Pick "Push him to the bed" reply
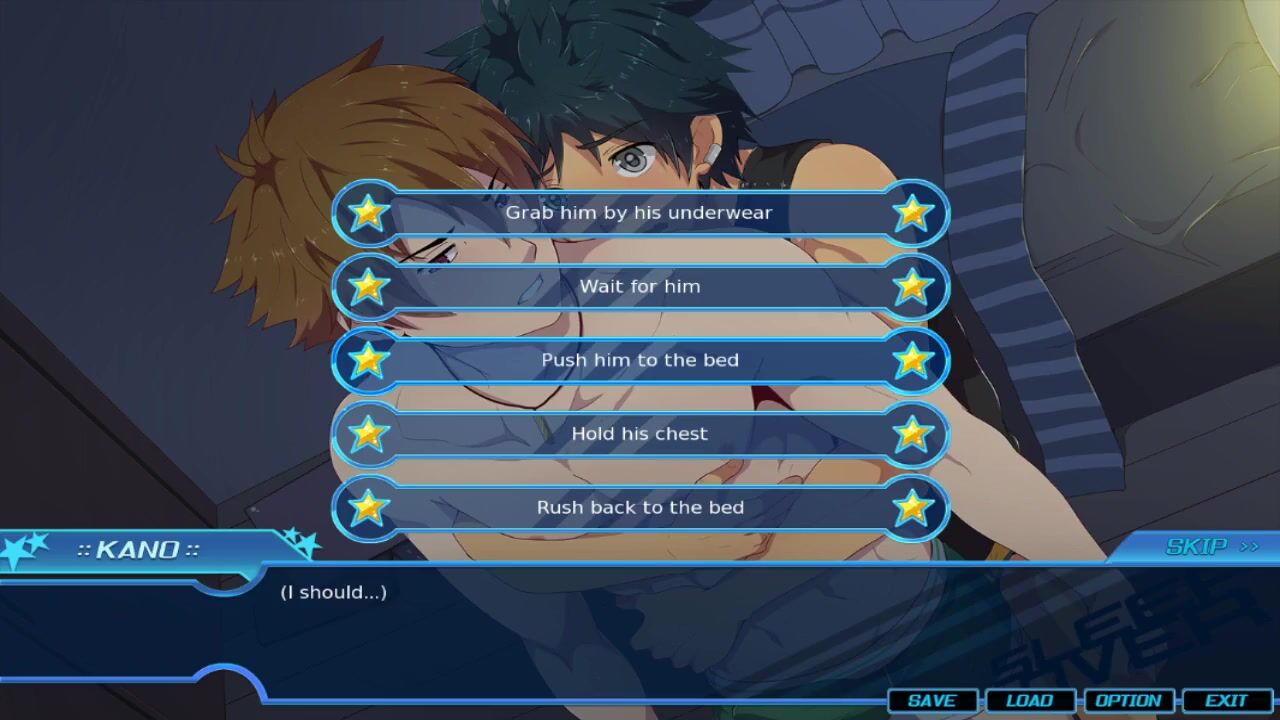This screenshot has height=720, width=1280. point(639,360)
